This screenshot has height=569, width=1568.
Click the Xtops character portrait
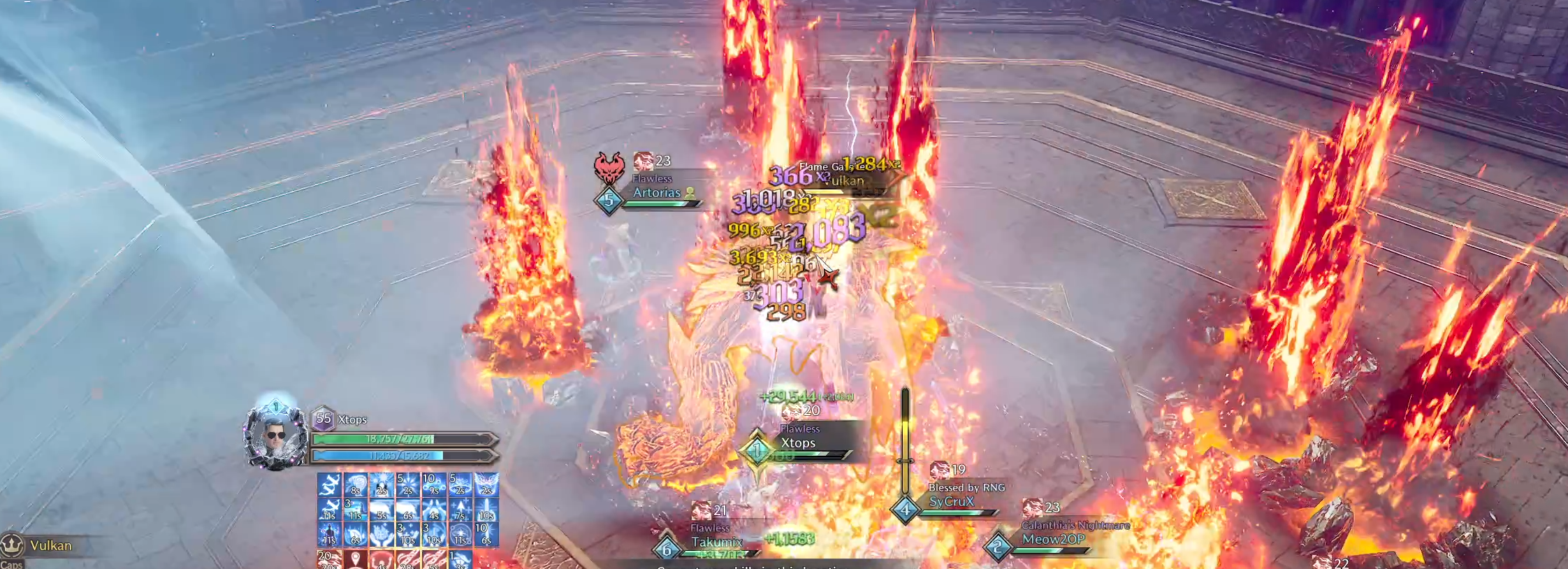pyautogui.click(x=275, y=436)
